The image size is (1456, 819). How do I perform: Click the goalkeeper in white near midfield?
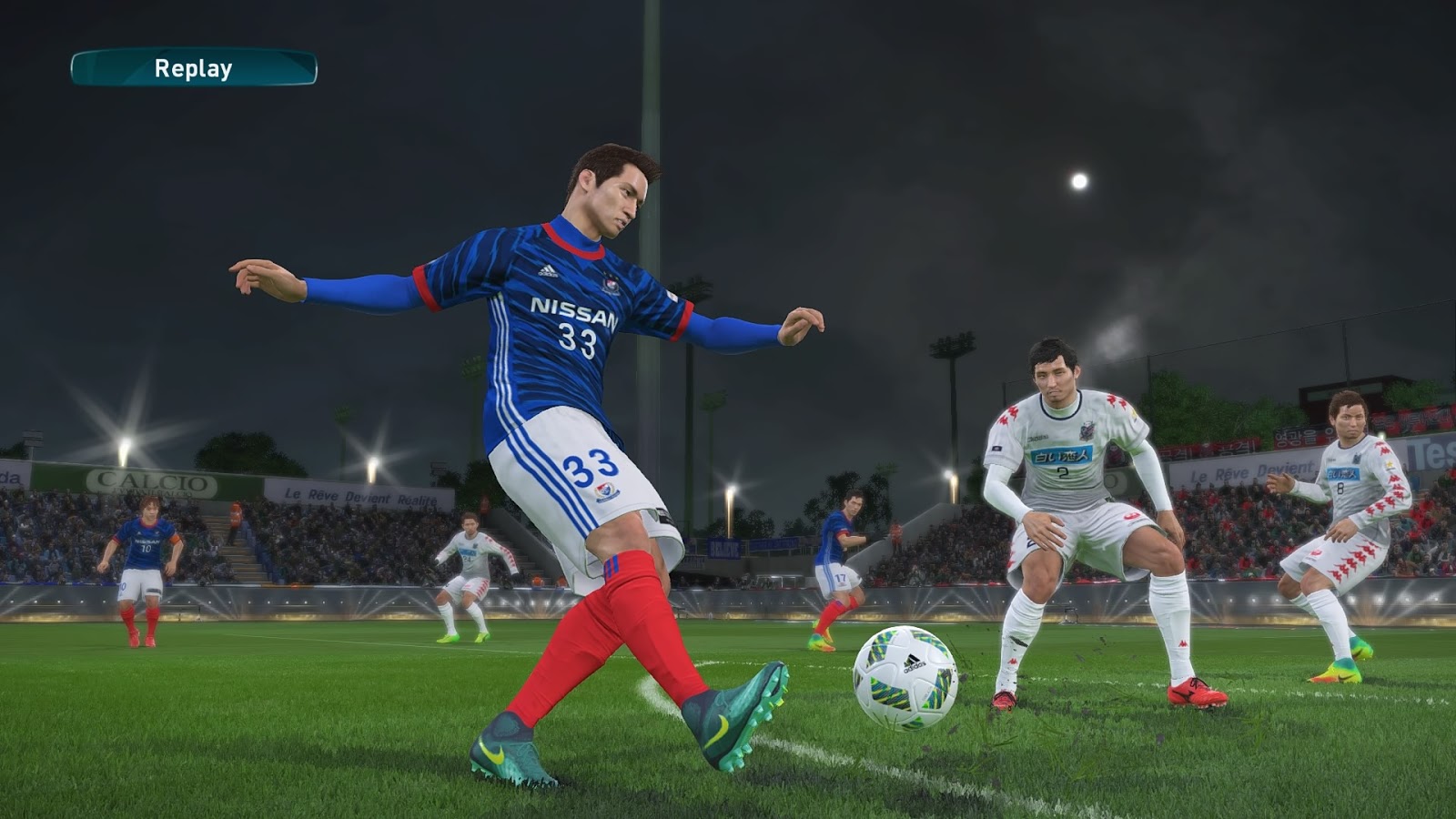click(469, 560)
